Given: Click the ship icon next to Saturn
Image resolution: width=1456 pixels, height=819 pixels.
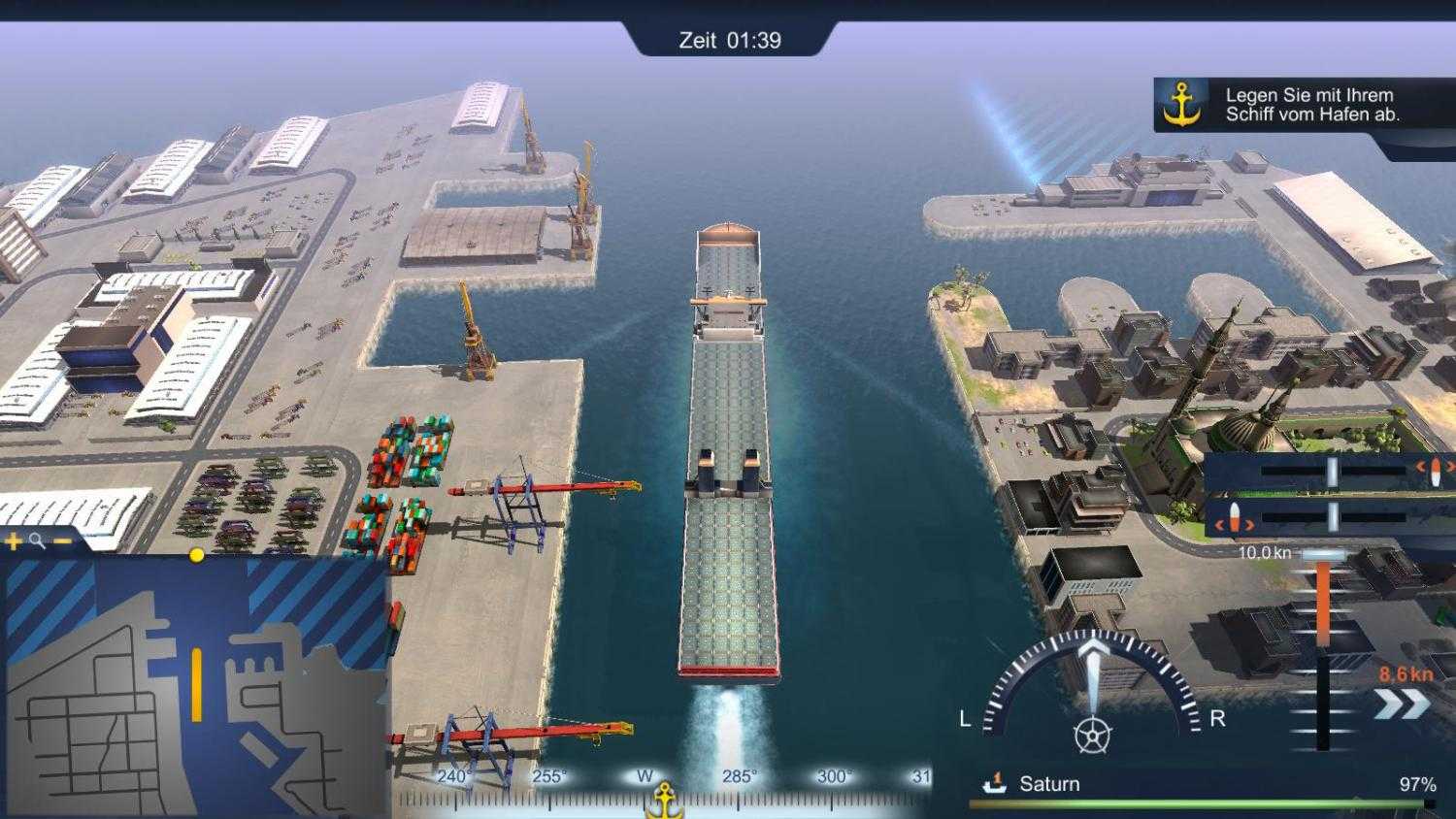Looking at the screenshot, I should coord(993,783).
